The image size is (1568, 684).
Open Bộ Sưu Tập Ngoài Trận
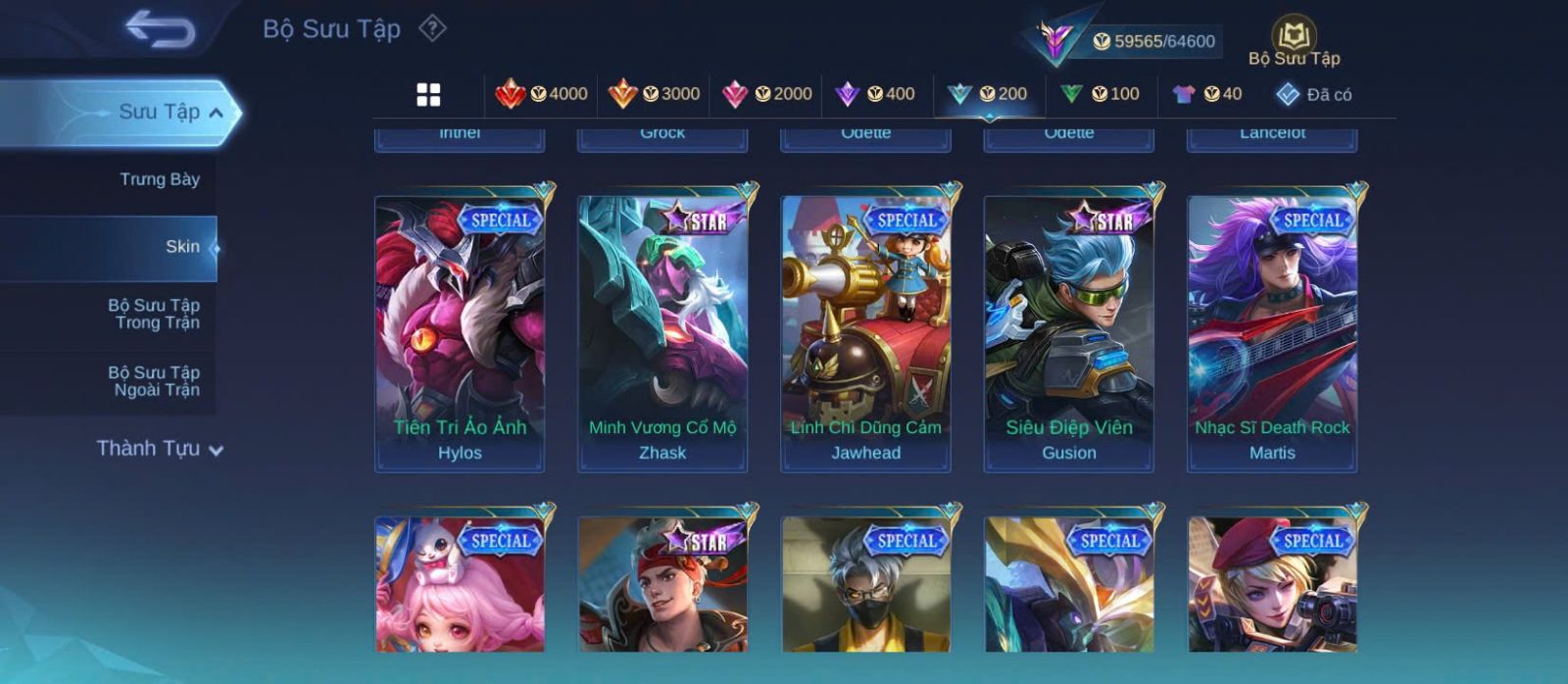154,381
